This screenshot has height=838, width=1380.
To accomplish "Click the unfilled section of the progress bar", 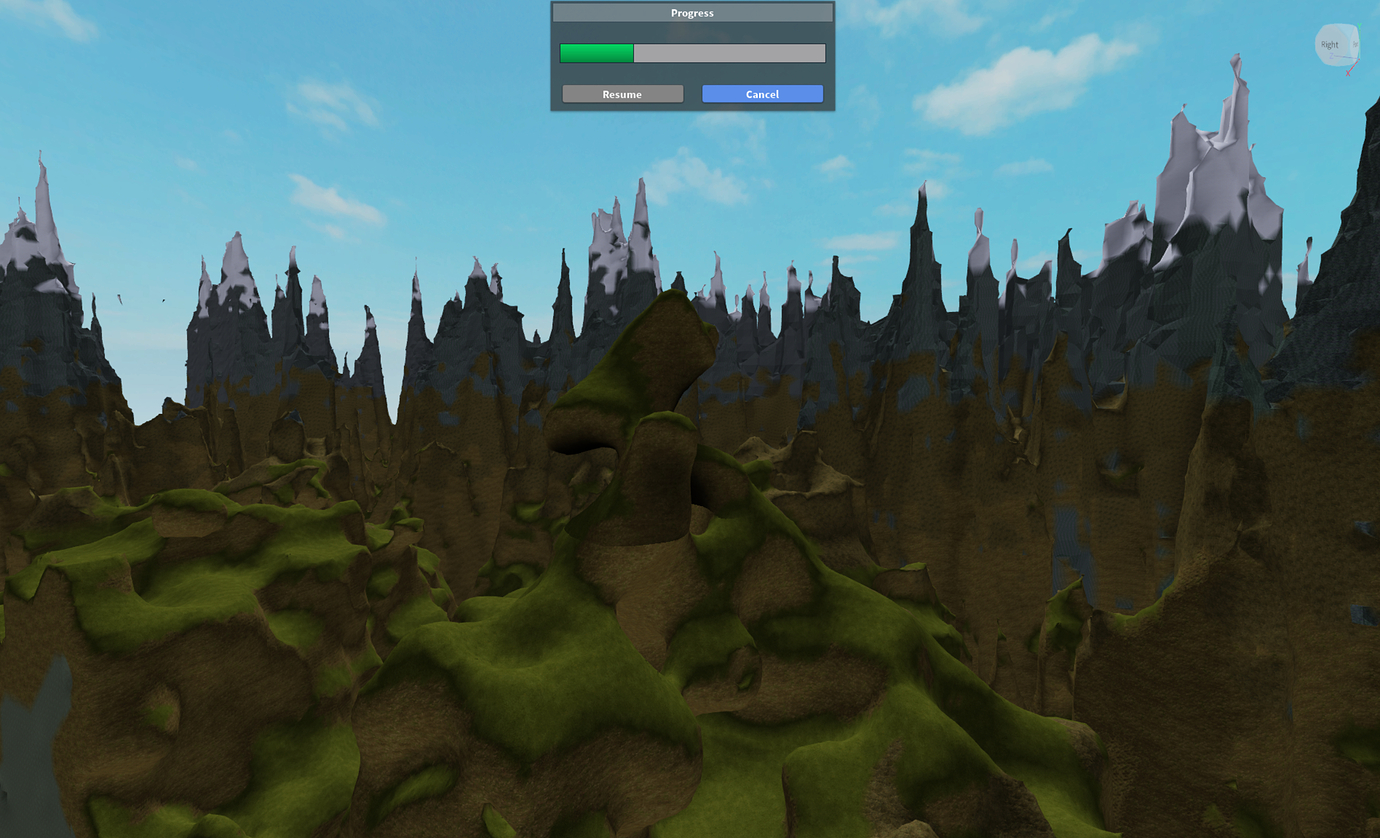I will pos(730,52).
